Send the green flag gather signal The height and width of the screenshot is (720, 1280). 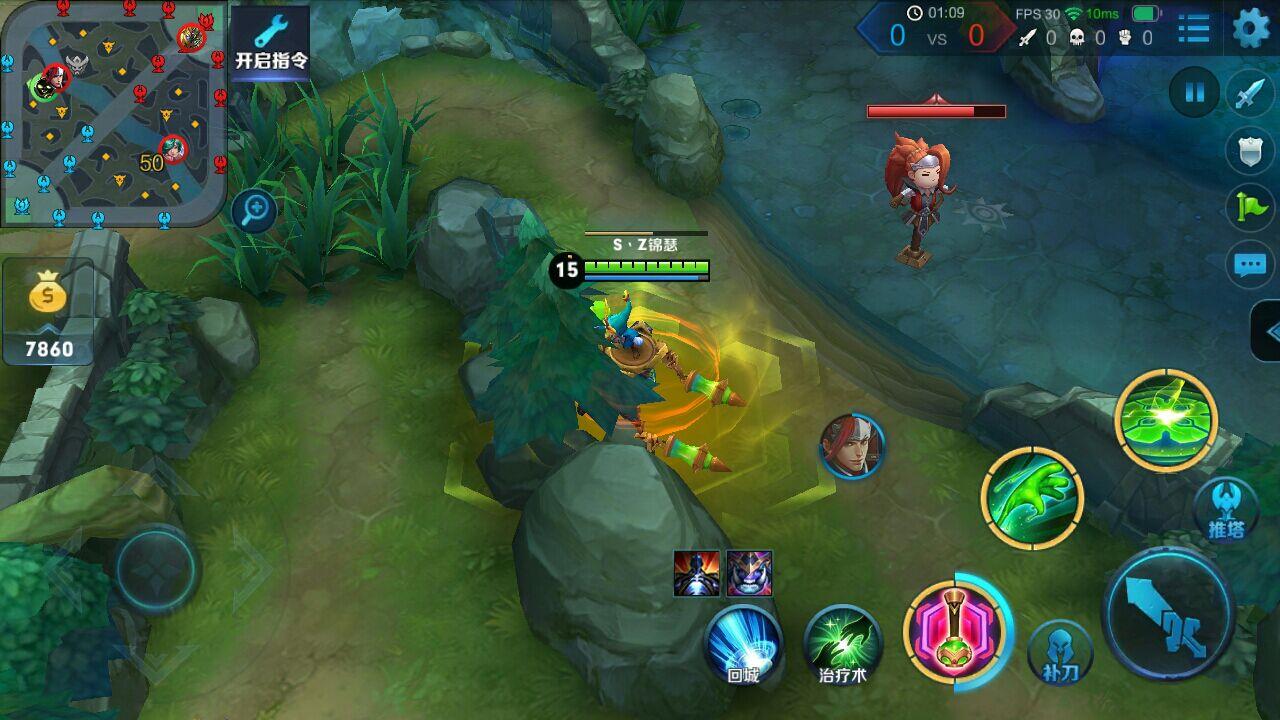pyautogui.click(x=1250, y=207)
